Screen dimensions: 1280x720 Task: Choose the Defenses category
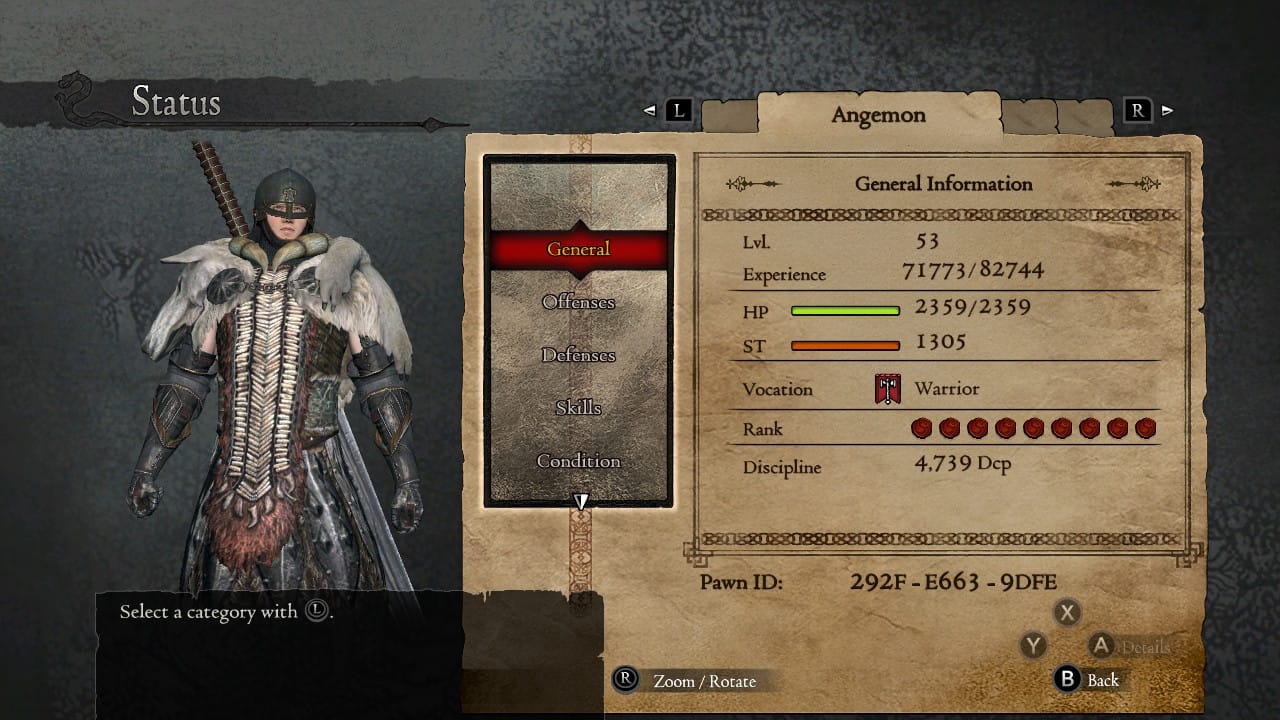[x=578, y=355]
